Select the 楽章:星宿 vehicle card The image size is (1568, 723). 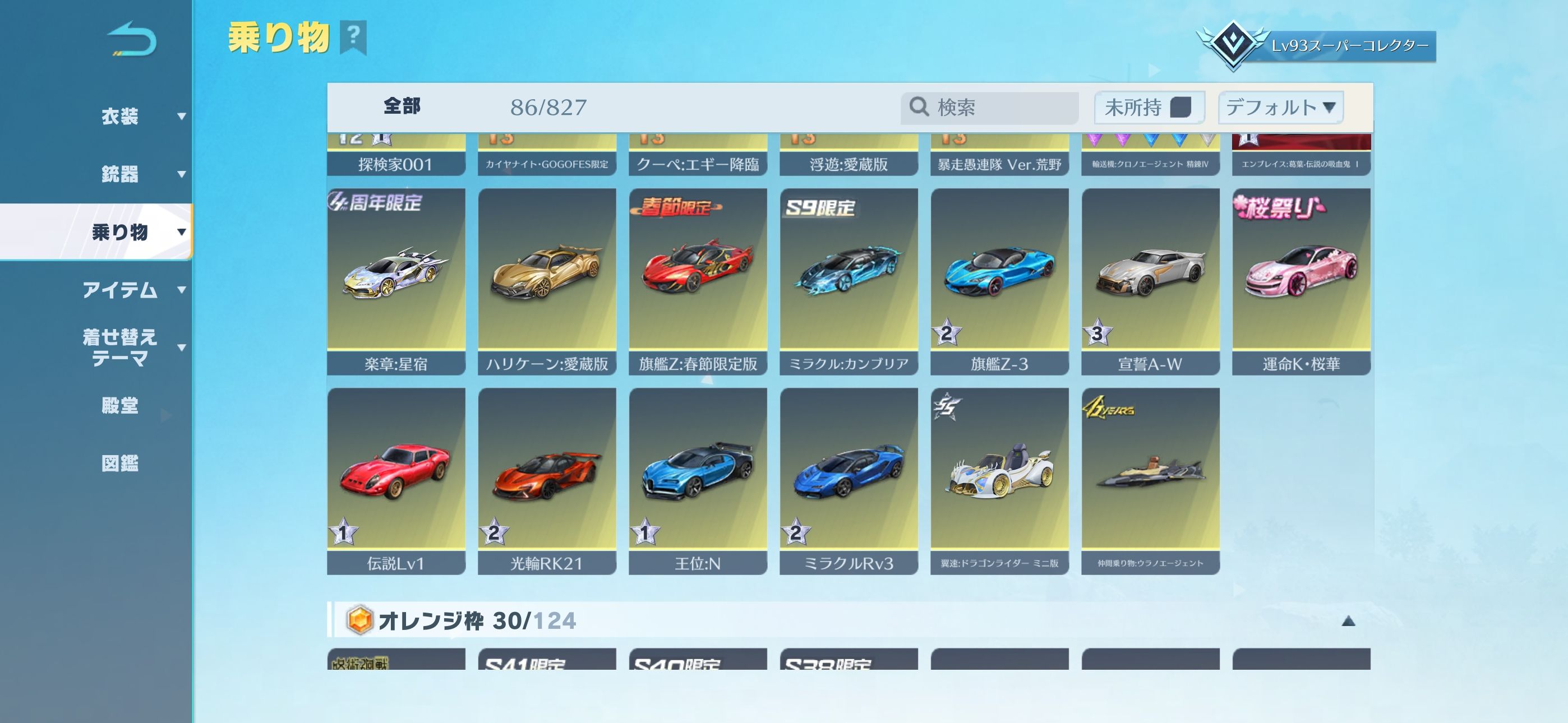(x=396, y=281)
